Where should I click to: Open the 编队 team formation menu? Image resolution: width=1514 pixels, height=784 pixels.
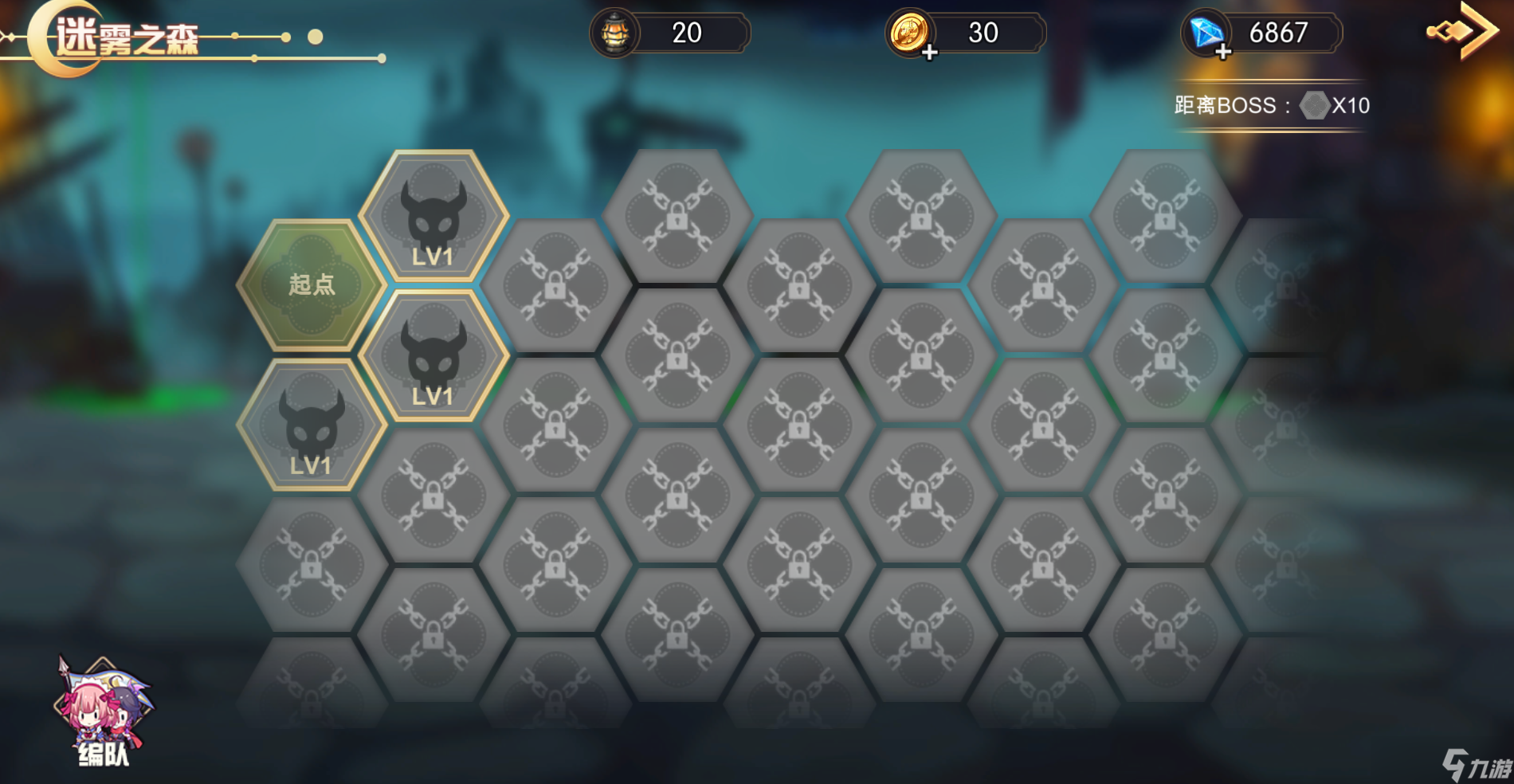[103, 713]
